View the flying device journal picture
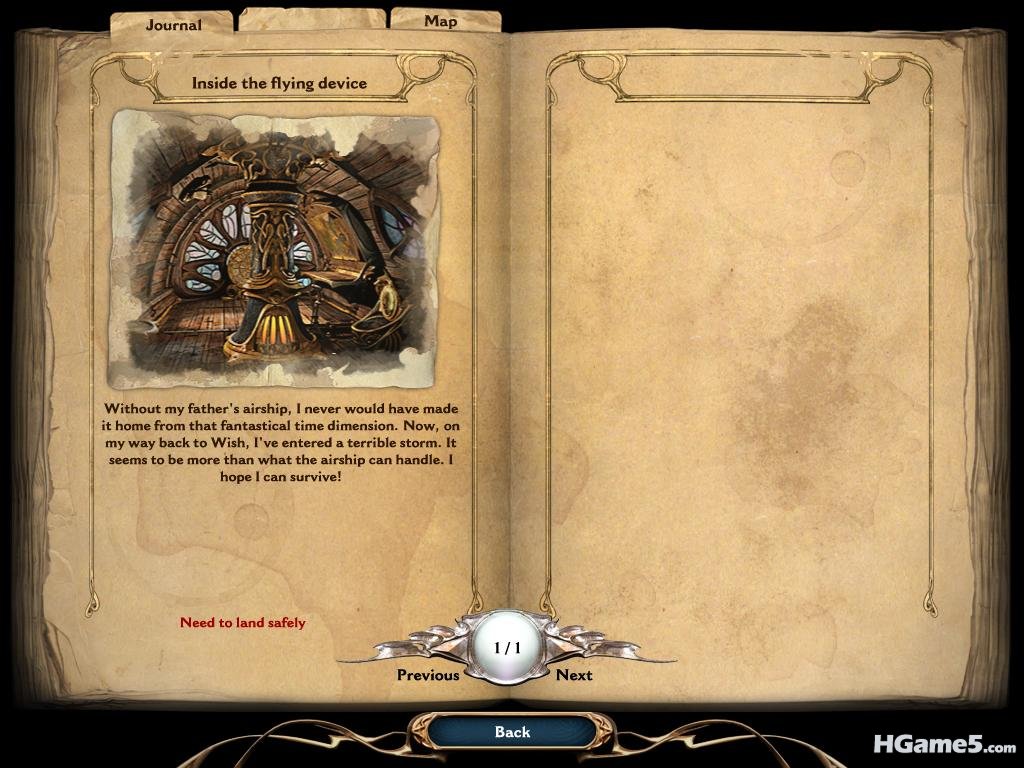Viewport: 1024px width, 768px height. (x=274, y=249)
